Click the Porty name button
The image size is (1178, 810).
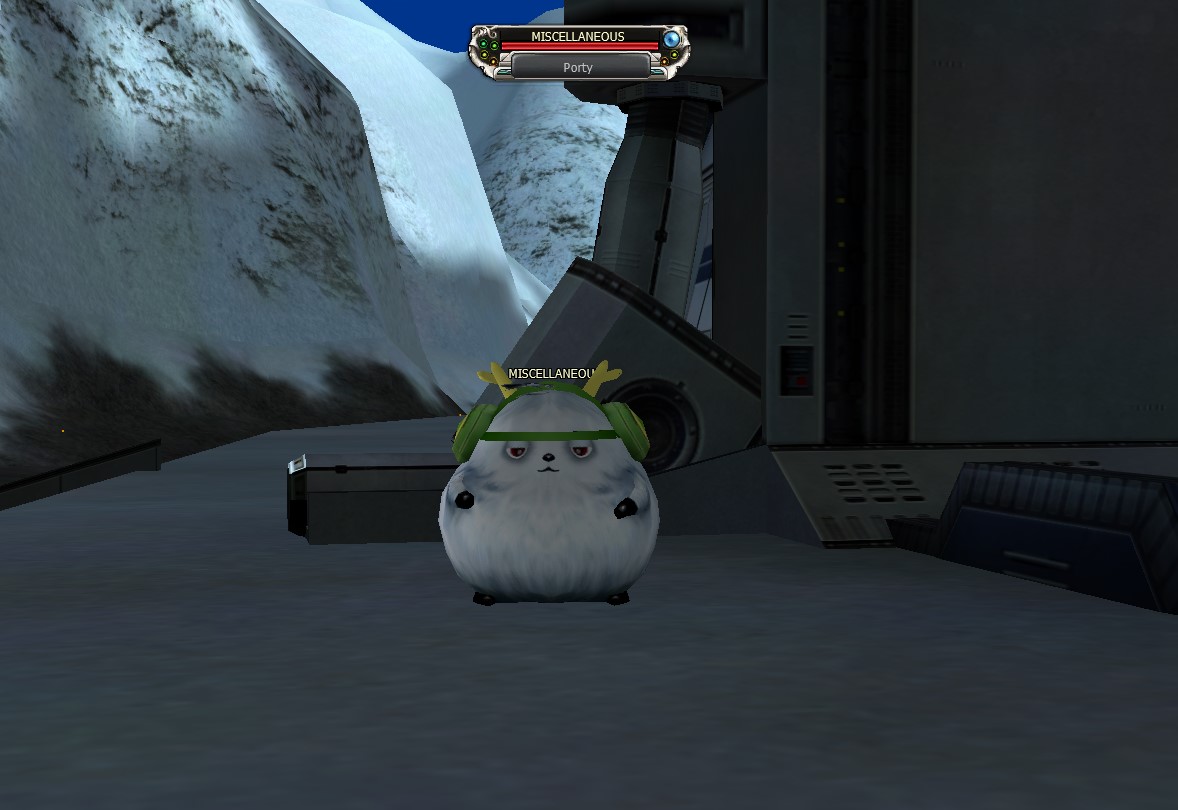[579, 67]
